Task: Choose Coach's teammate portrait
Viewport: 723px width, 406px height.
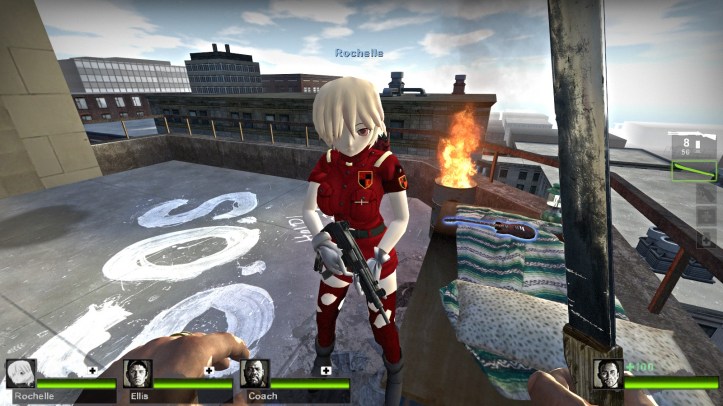Action: (255, 374)
